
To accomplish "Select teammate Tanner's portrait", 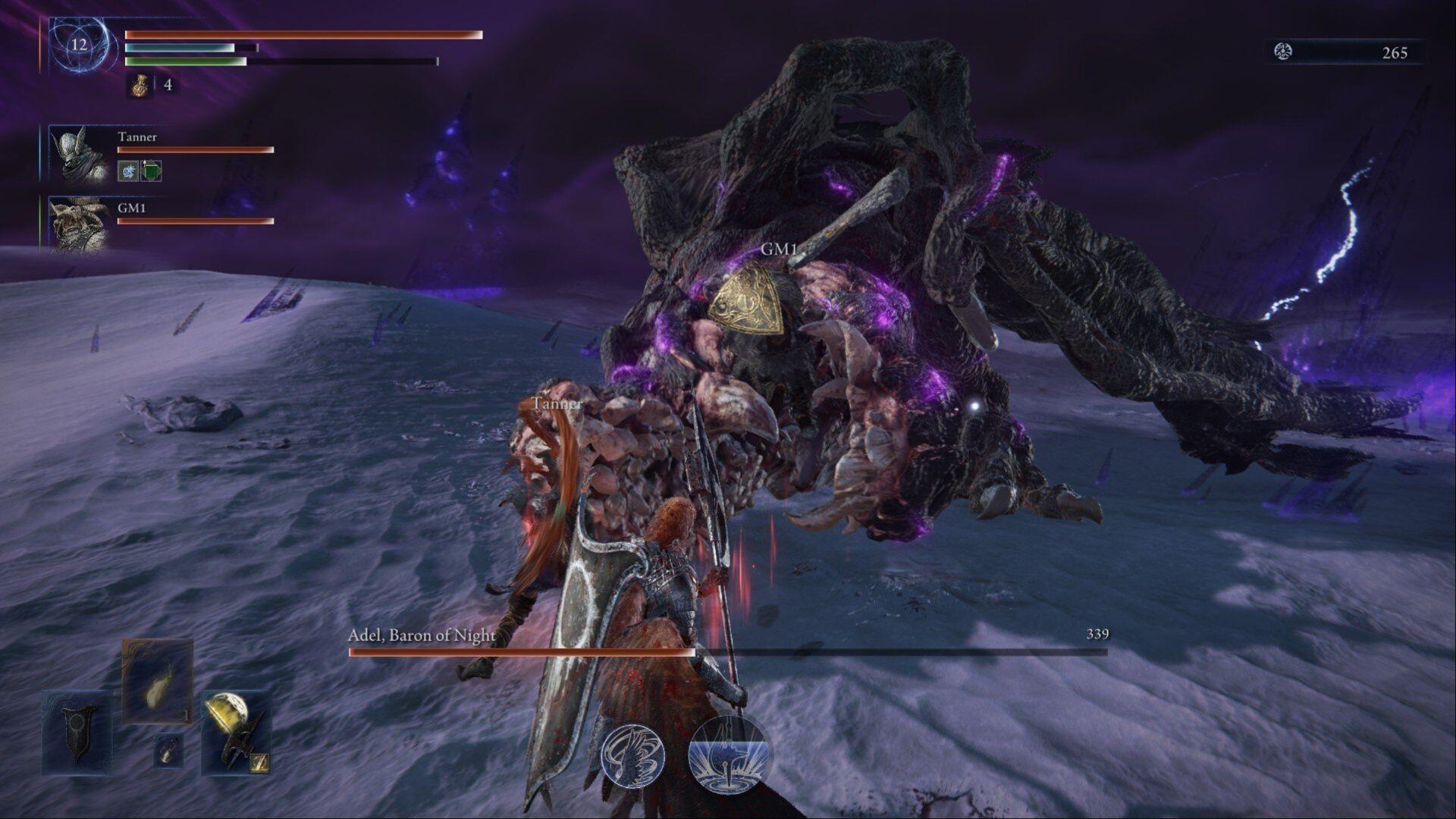I will click(79, 155).
